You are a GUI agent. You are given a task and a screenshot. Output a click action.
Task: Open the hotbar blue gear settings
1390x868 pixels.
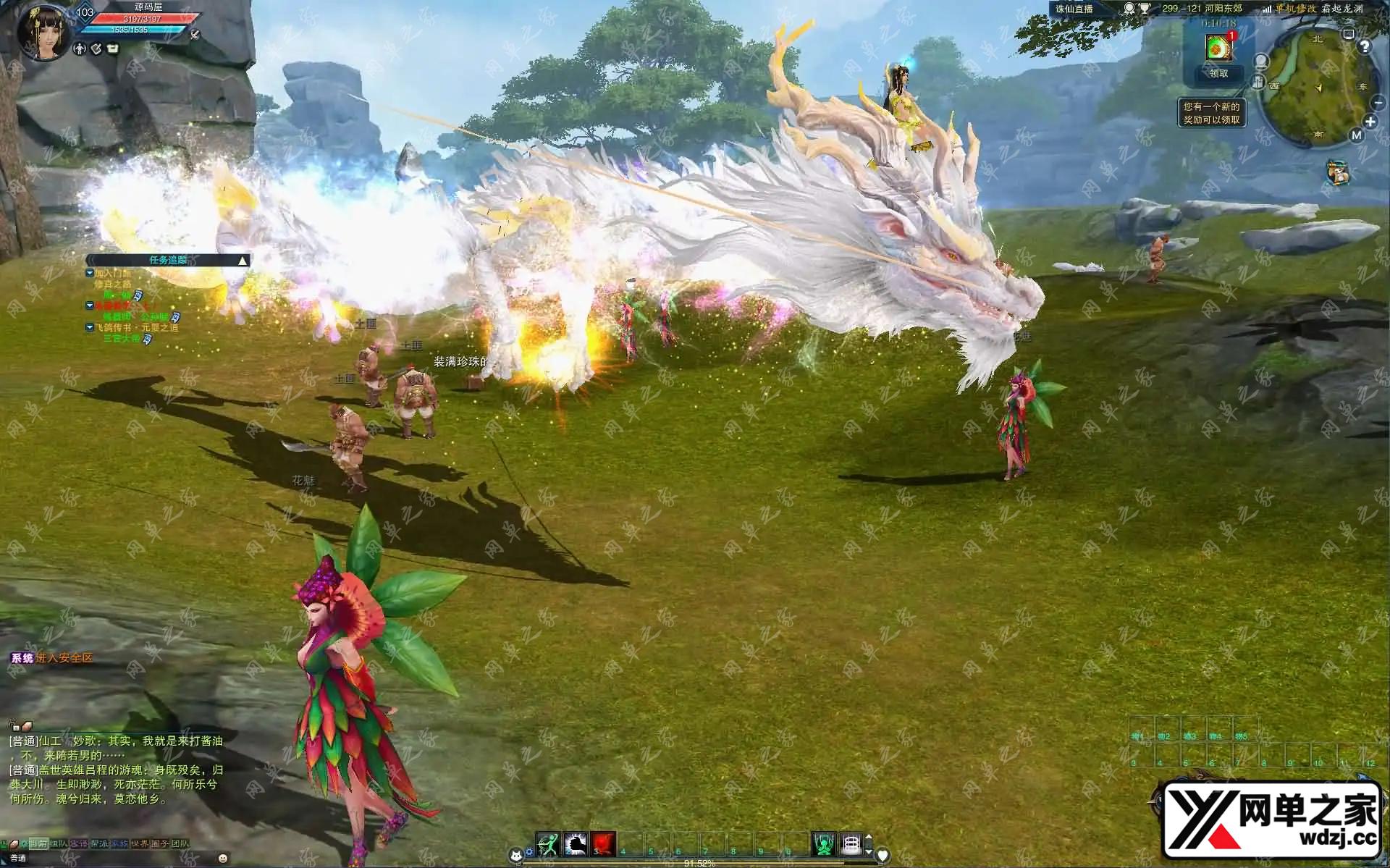529,852
